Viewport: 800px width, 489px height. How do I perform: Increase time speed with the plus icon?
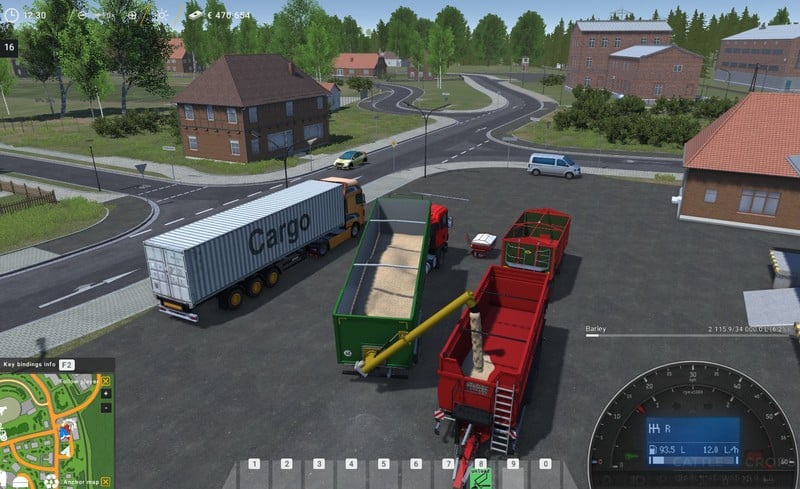(x=134, y=16)
